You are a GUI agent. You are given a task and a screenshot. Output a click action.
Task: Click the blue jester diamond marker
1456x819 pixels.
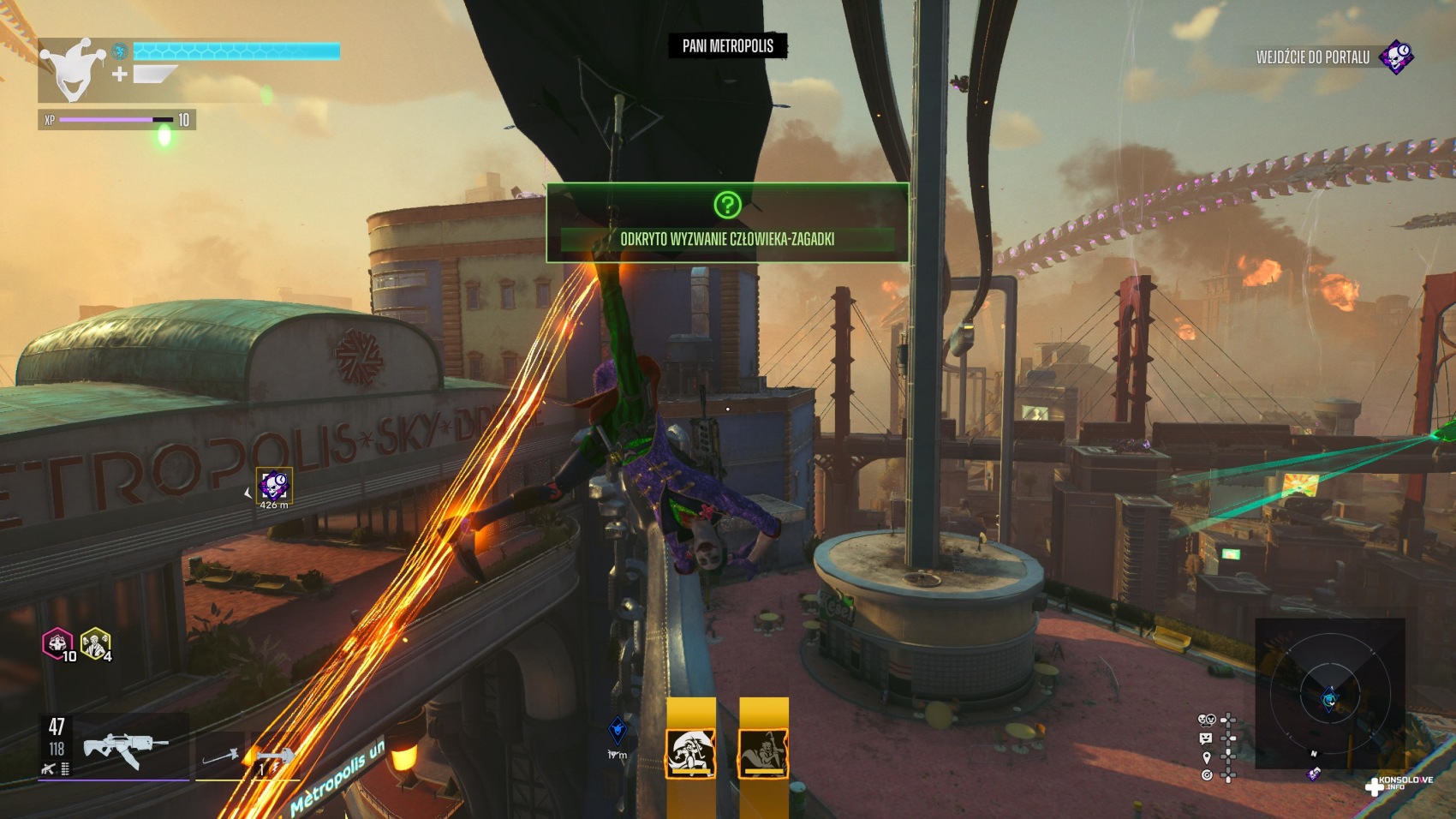618,731
